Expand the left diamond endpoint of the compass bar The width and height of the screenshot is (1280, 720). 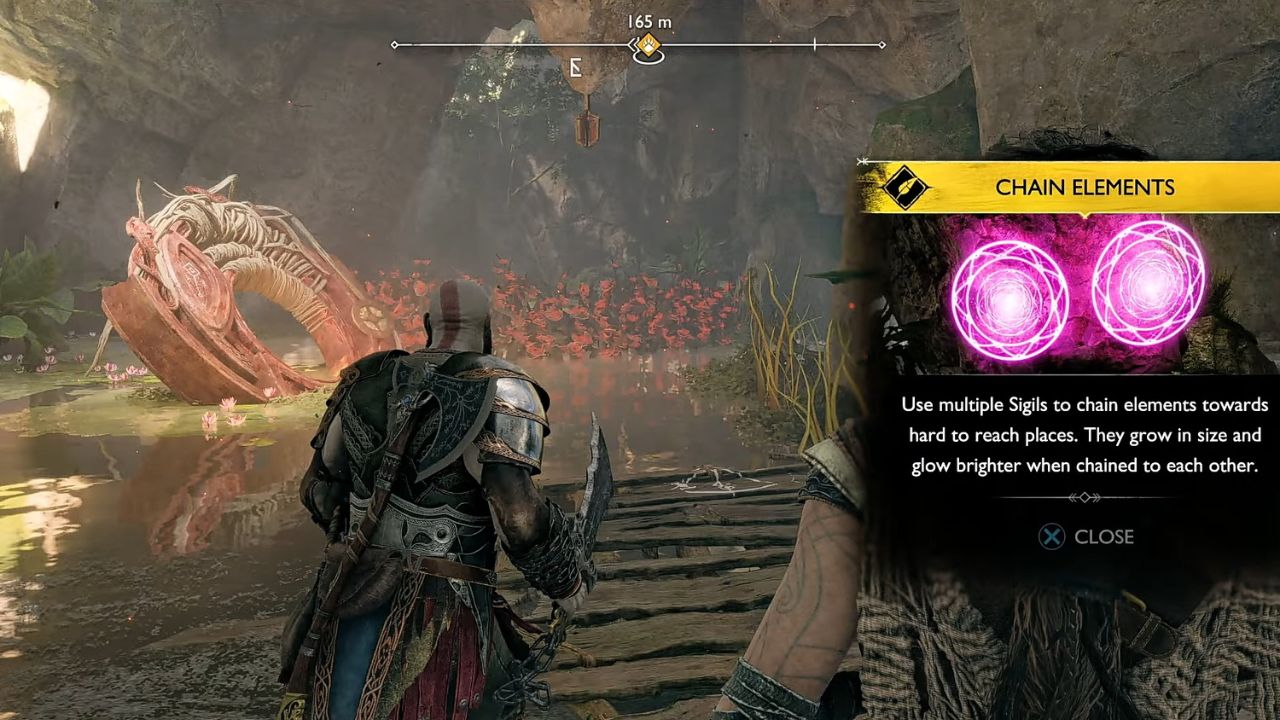pos(396,44)
